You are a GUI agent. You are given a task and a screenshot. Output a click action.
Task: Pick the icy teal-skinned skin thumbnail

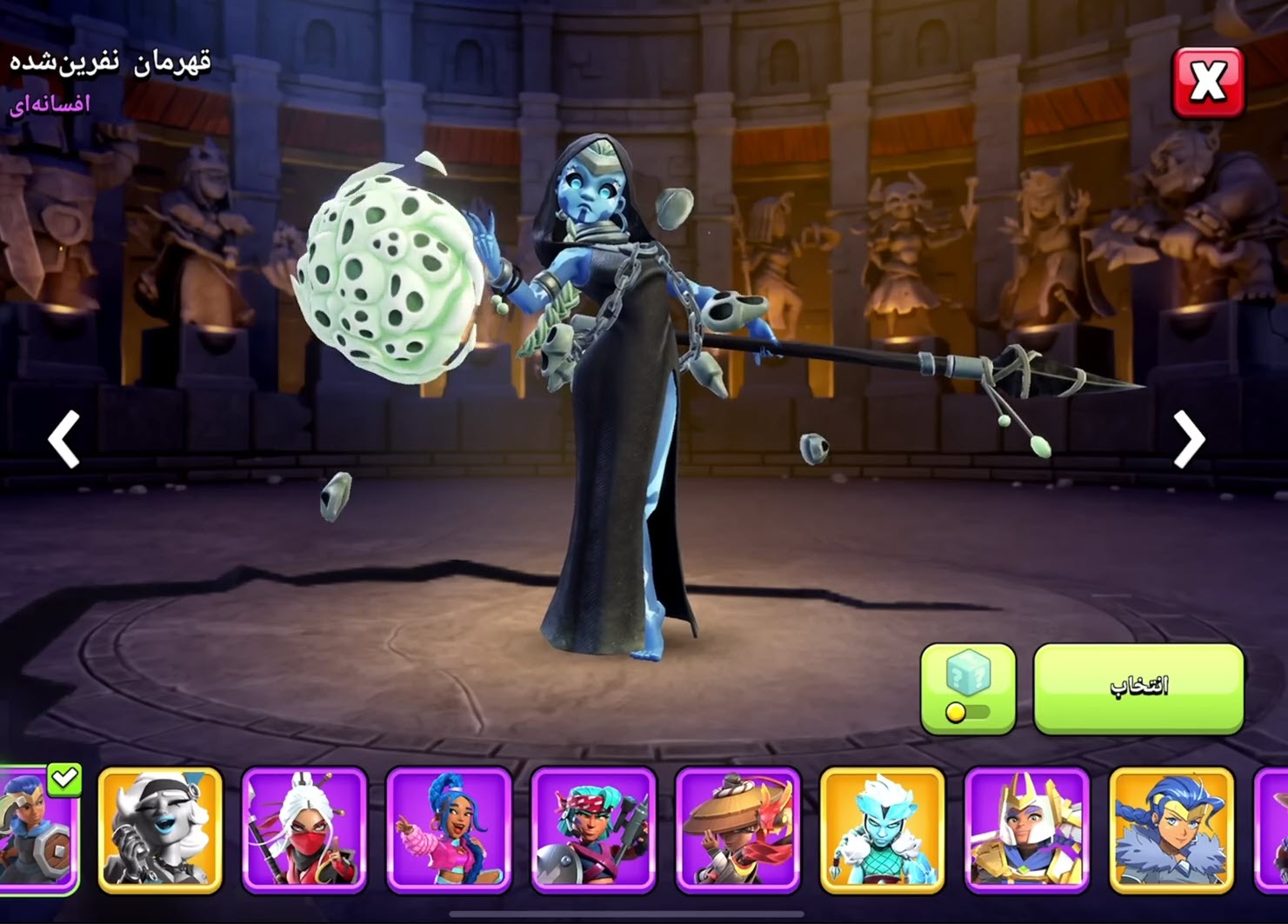(882, 829)
